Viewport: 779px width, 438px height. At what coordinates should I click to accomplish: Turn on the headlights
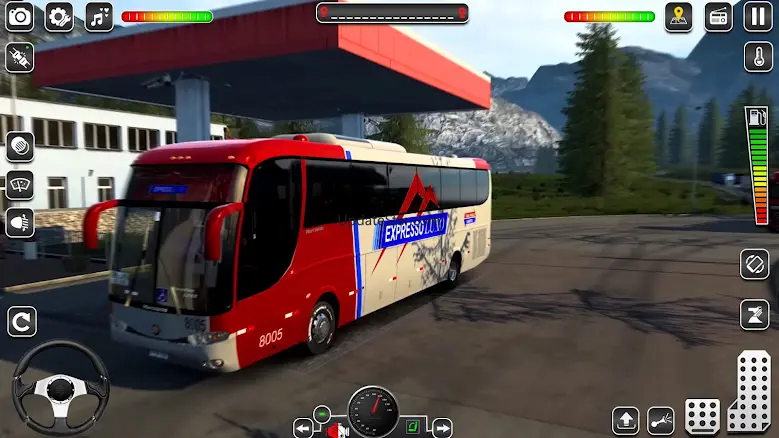pos(19,222)
